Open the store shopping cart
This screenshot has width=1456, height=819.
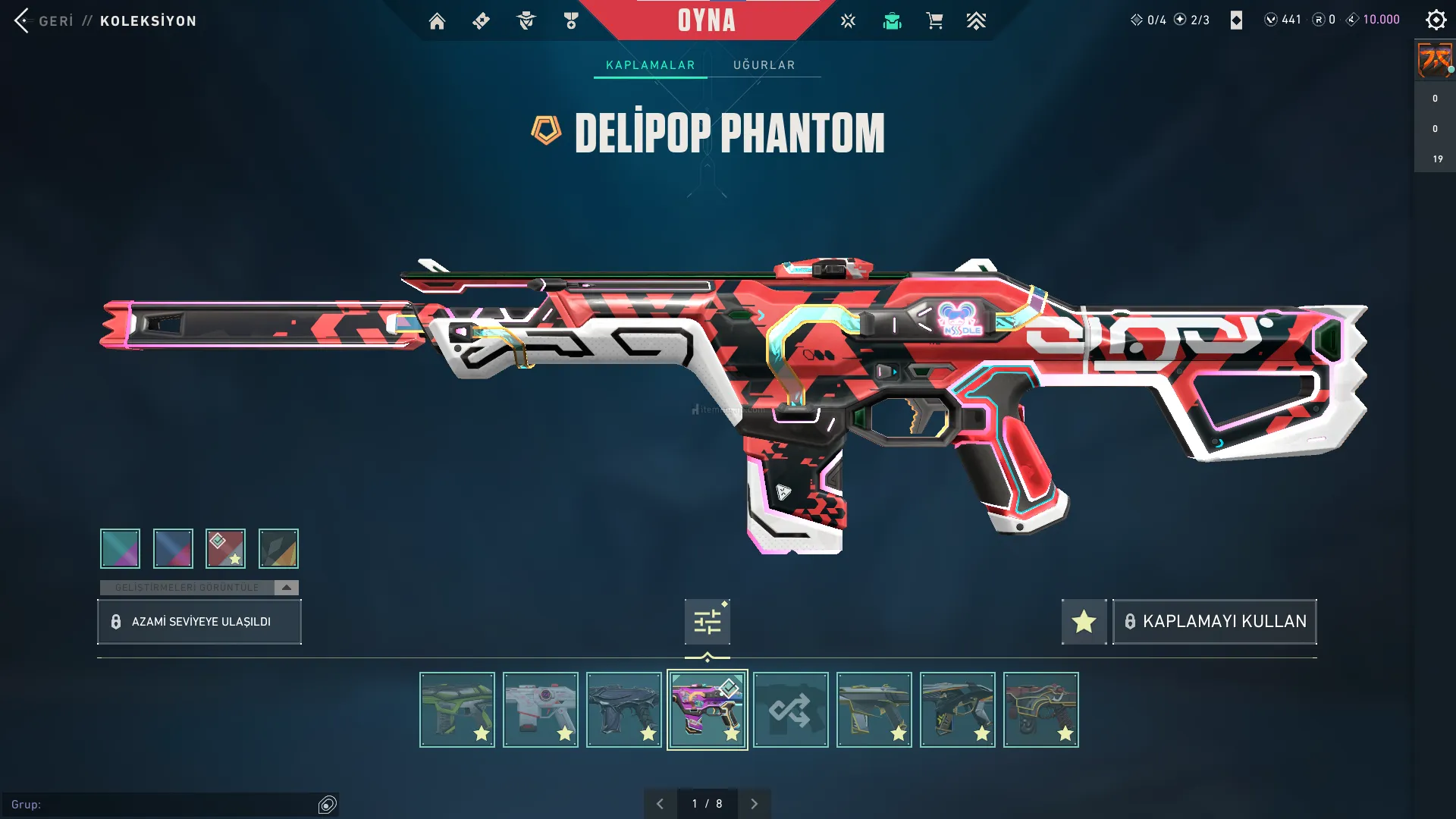[x=934, y=21]
